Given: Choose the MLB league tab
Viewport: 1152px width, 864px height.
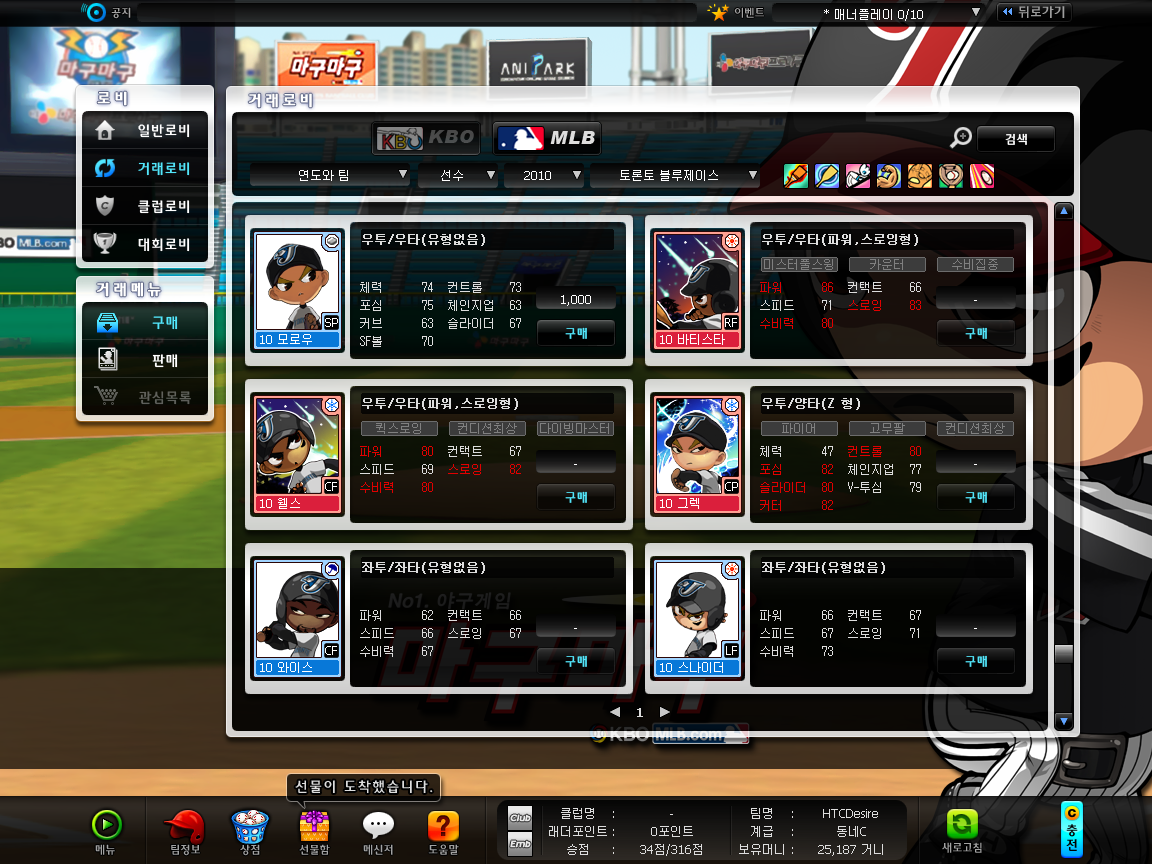Looking at the screenshot, I should [547, 138].
